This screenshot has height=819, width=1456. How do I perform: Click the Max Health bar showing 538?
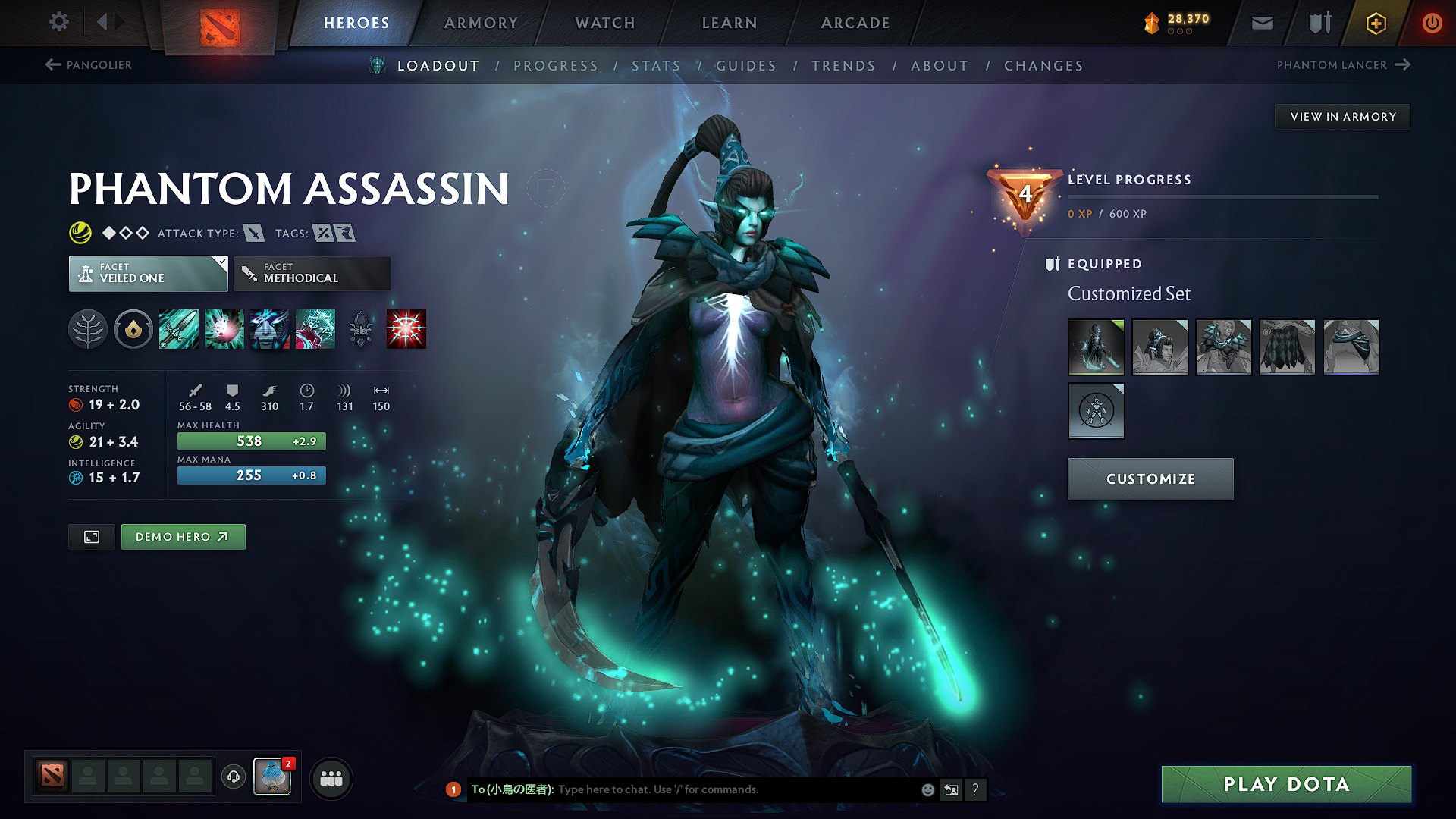[x=251, y=441]
